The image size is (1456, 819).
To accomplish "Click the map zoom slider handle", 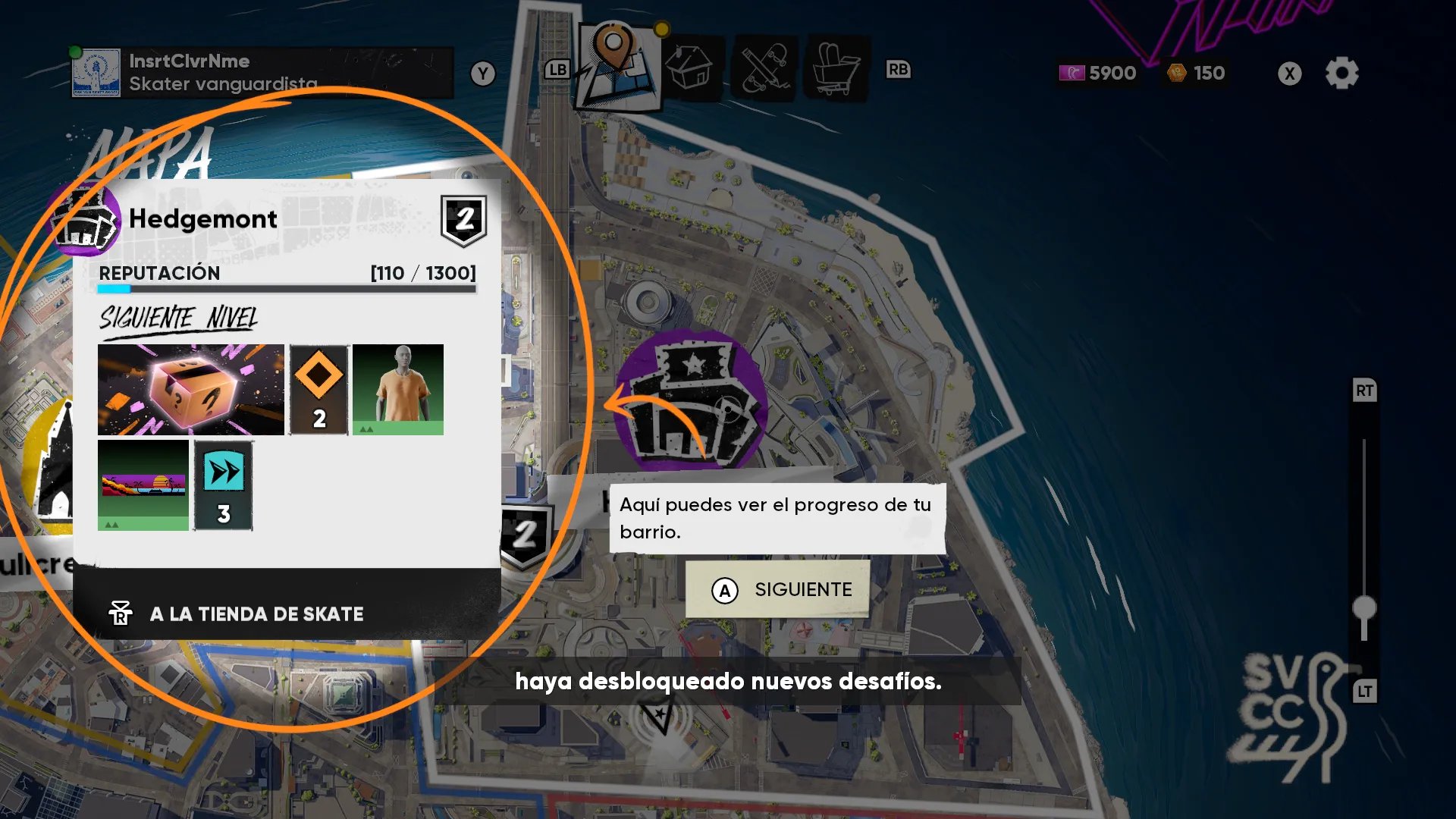I will (1364, 607).
